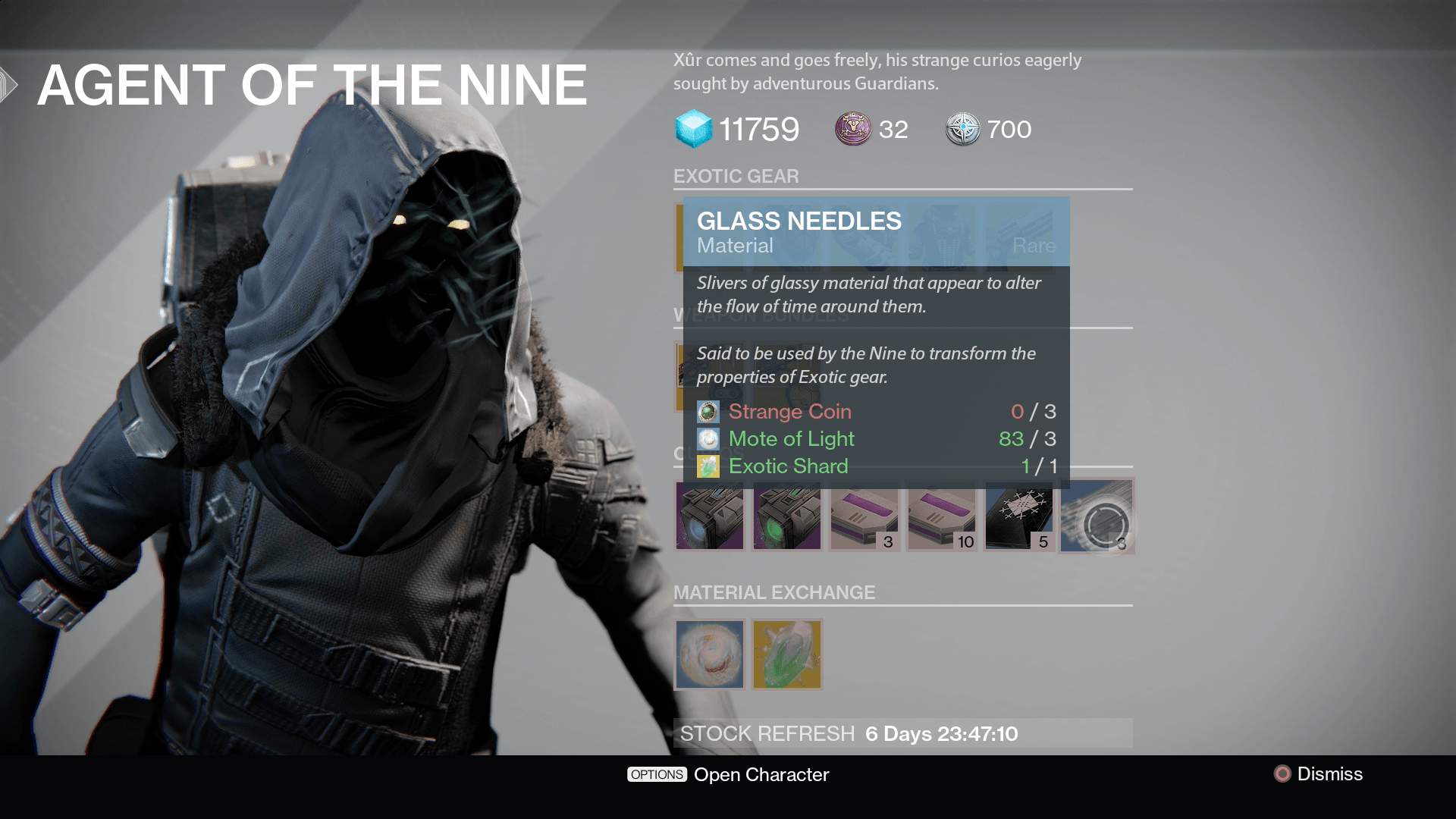This screenshot has height=819, width=1456.
Task: Click the black patterned telemetry item showing 5
Action: 1018,517
